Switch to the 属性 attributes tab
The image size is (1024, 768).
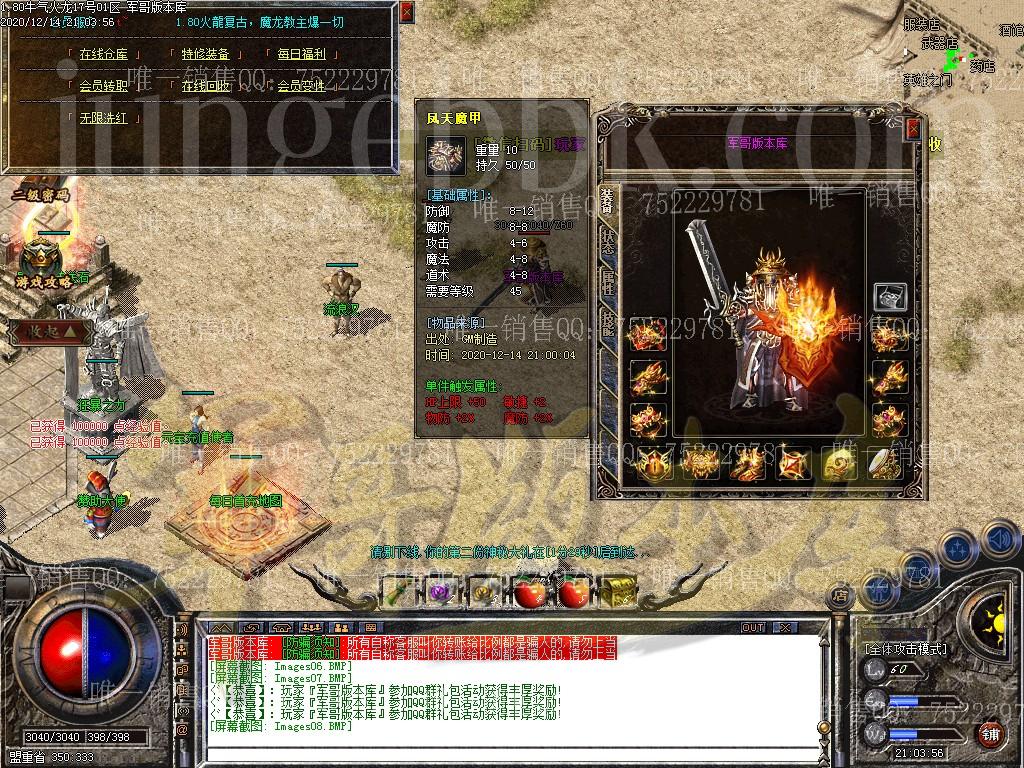[607, 283]
